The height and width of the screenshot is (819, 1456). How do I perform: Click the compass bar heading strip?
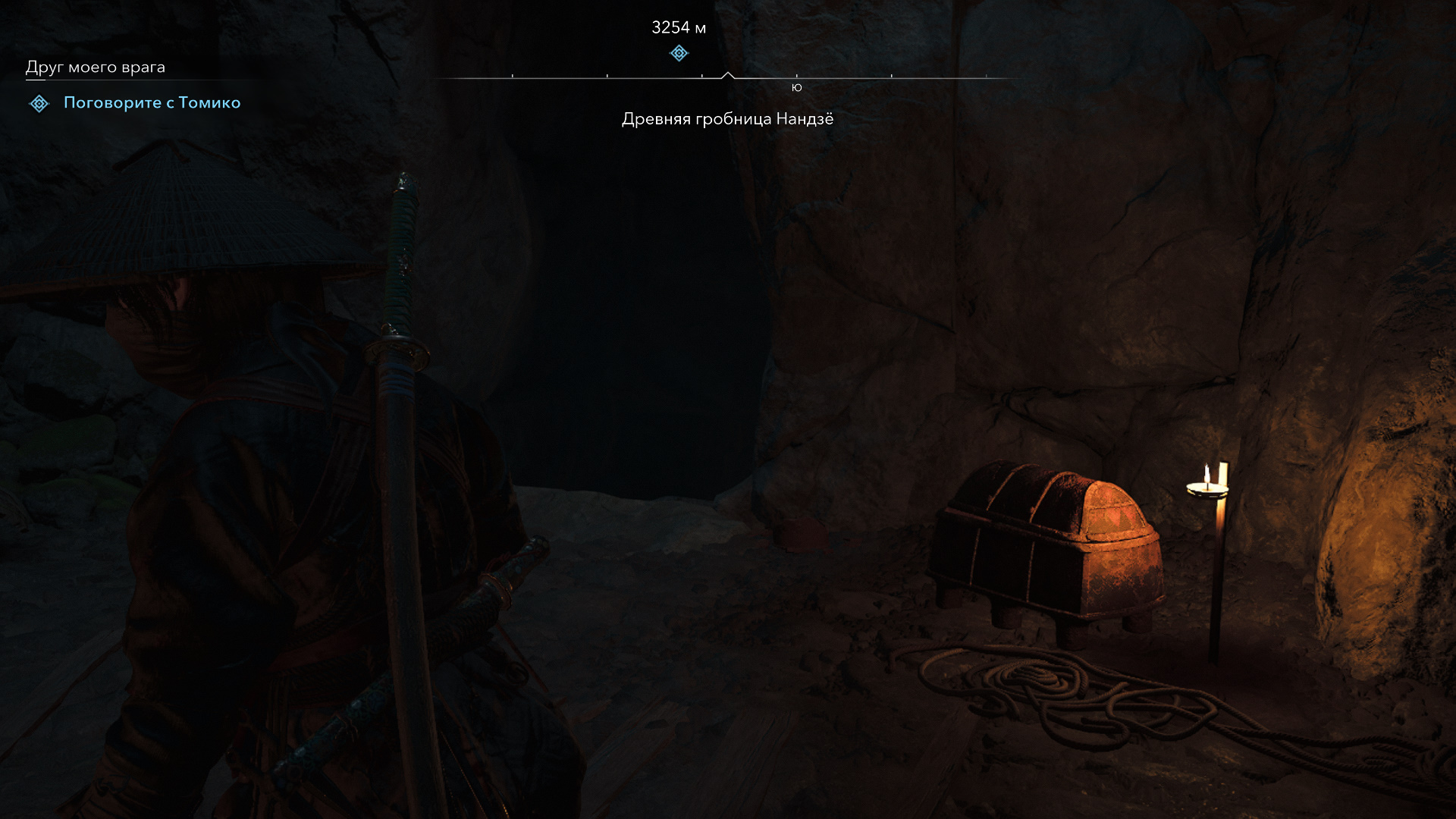tap(728, 77)
